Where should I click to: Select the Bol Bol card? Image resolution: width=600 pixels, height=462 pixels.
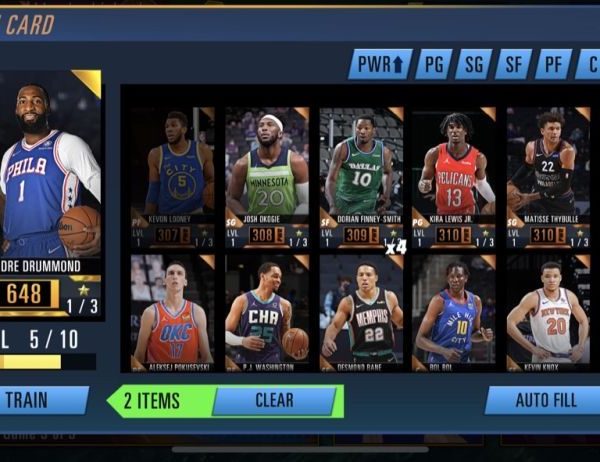[454, 312]
